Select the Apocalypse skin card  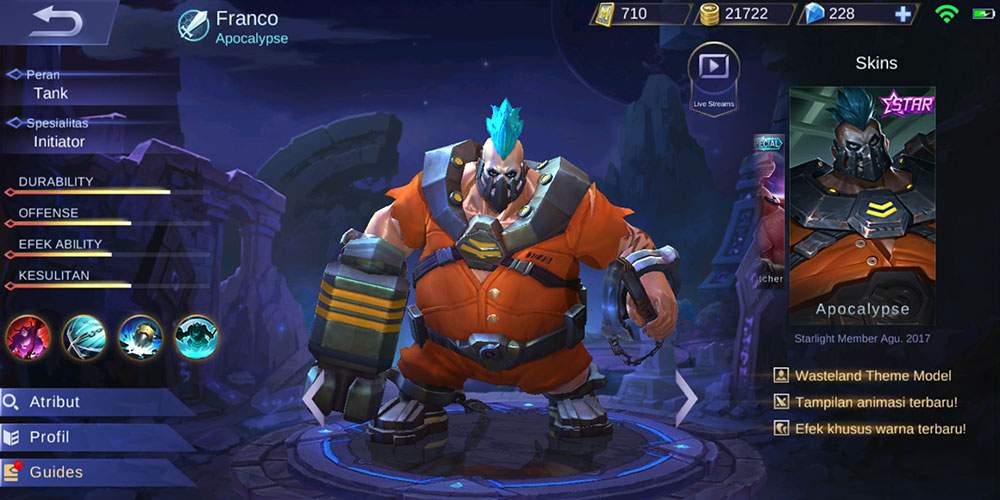tap(862, 205)
